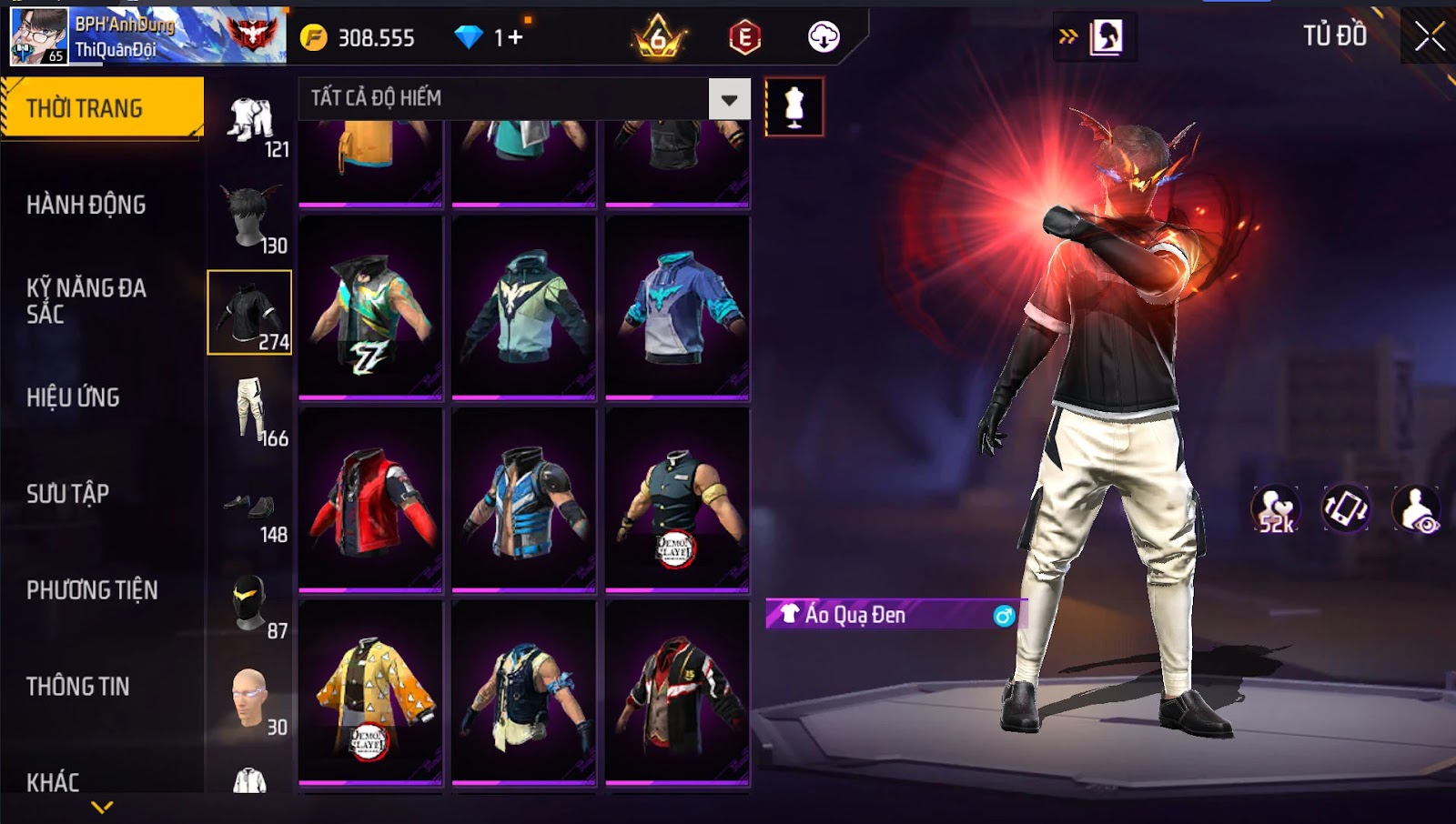The width and height of the screenshot is (1456, 824).
Task: Open the cloud download icon
Action: coord(824,37)
